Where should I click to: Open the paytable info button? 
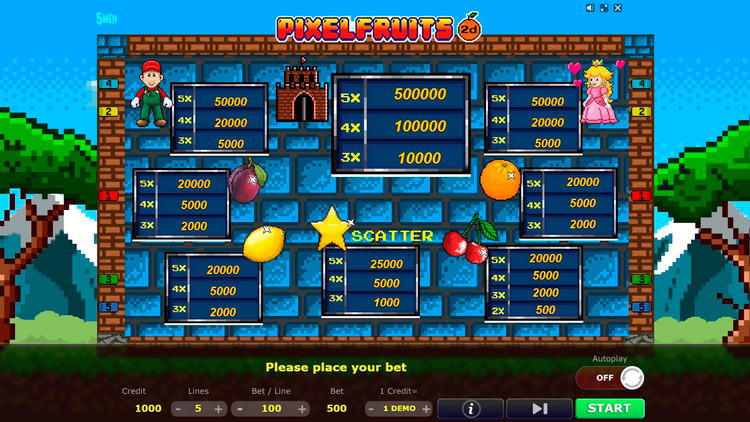[470, 408]
